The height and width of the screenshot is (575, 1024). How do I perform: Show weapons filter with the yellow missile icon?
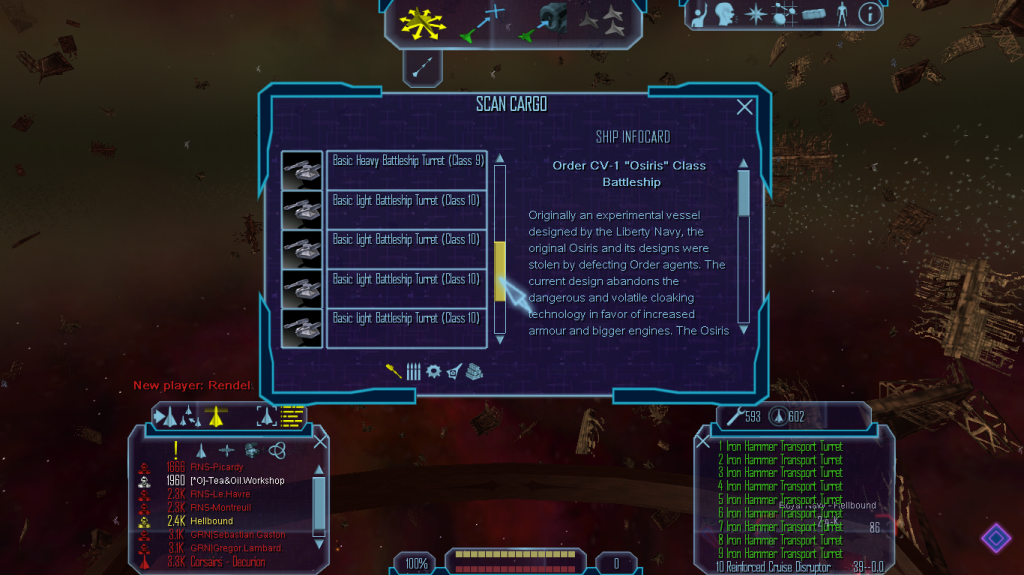[x=394, y=371]
